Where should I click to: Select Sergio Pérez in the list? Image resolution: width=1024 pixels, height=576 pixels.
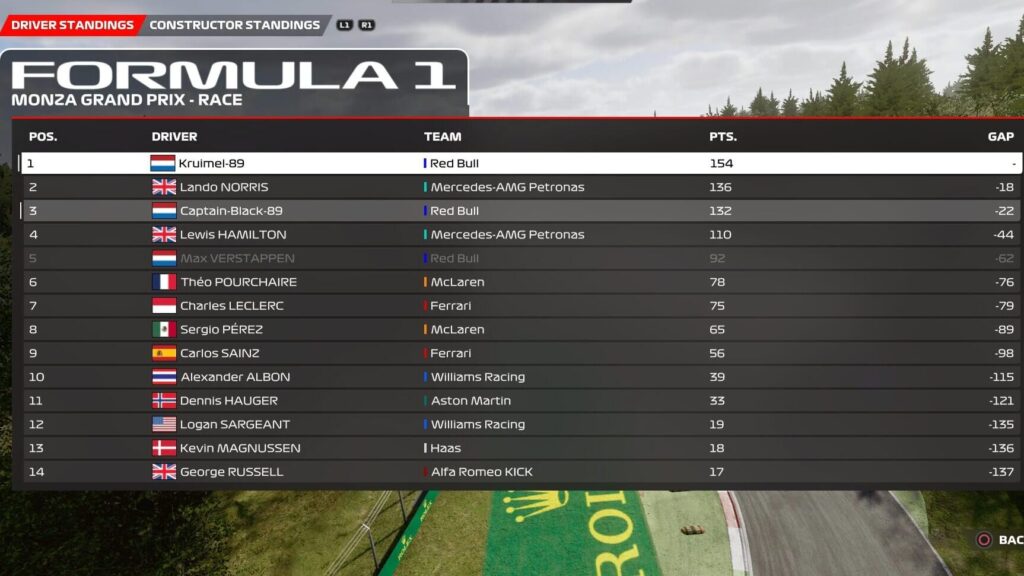click(520, 329)
